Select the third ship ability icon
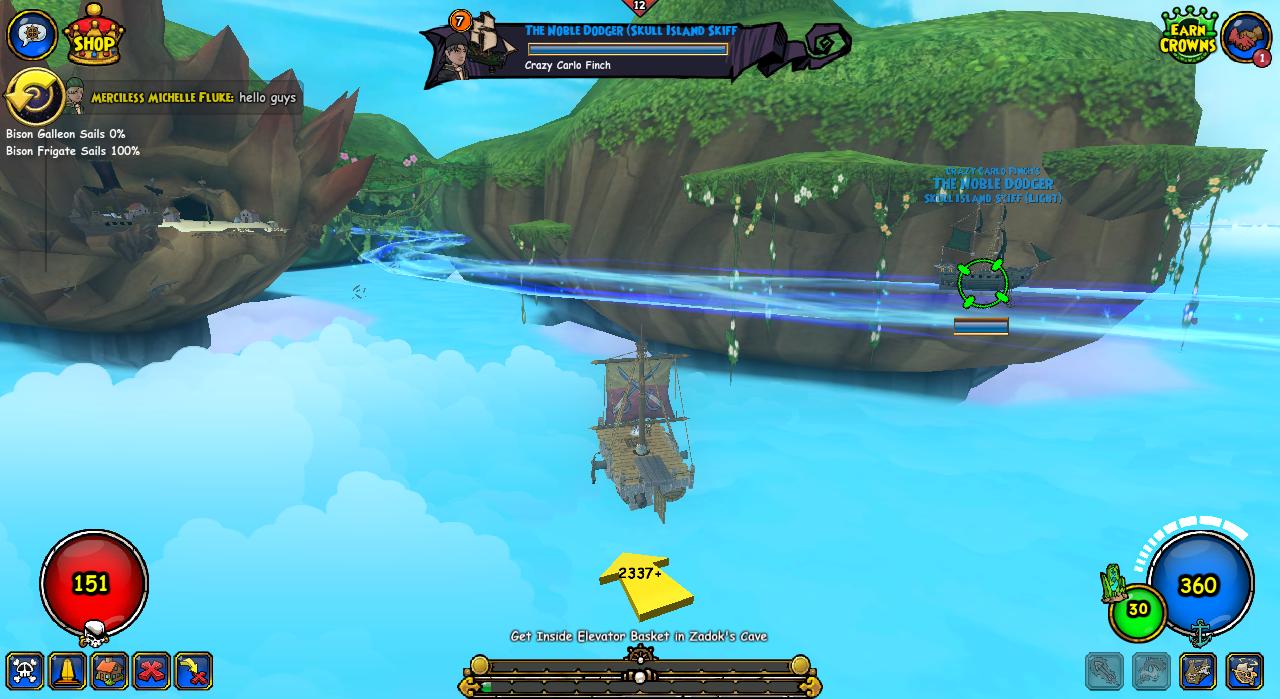The width and height of the screenshot is (1280, 699). (1197, 671)
